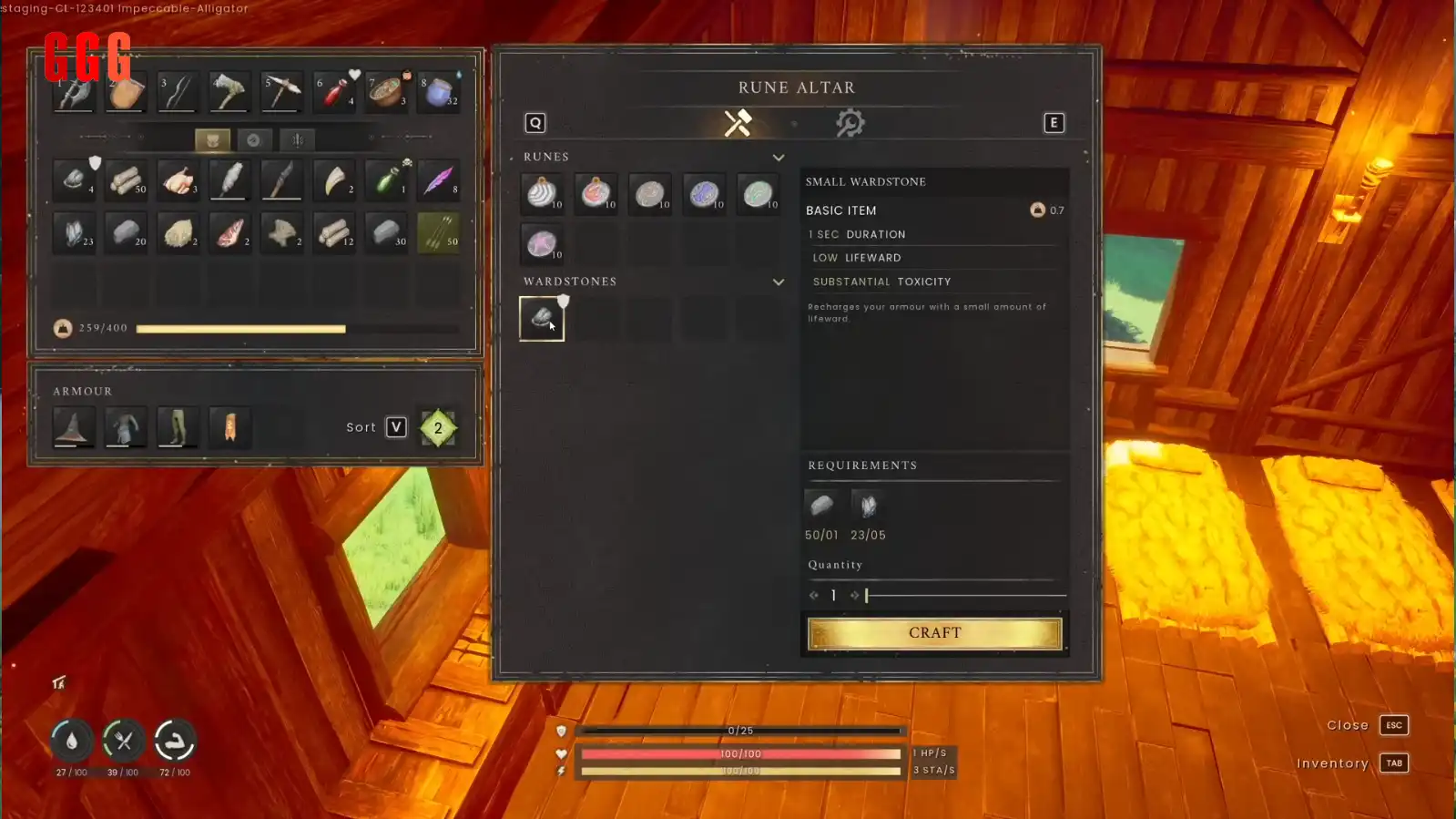This screenshot has height=819, width=1456.
Task: Sort the inventory with the Sort button
Action: pyautogui.click(x=396, y=427)
